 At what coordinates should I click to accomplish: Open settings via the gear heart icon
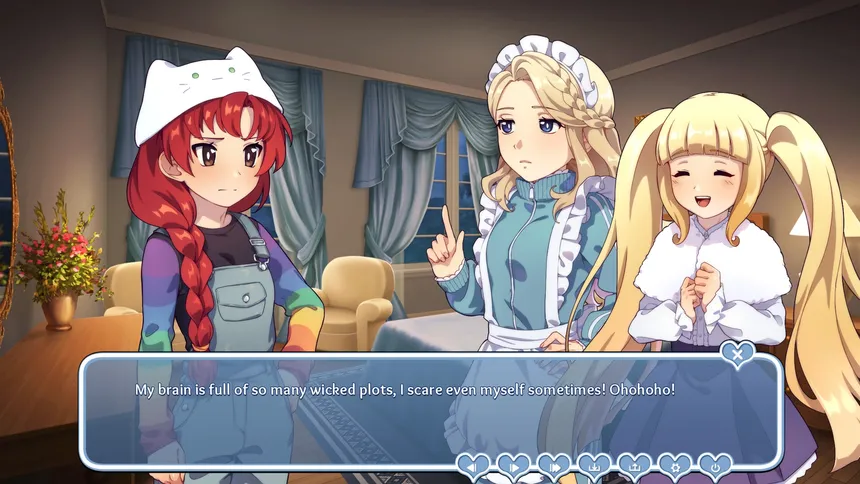tap(674, 466)
